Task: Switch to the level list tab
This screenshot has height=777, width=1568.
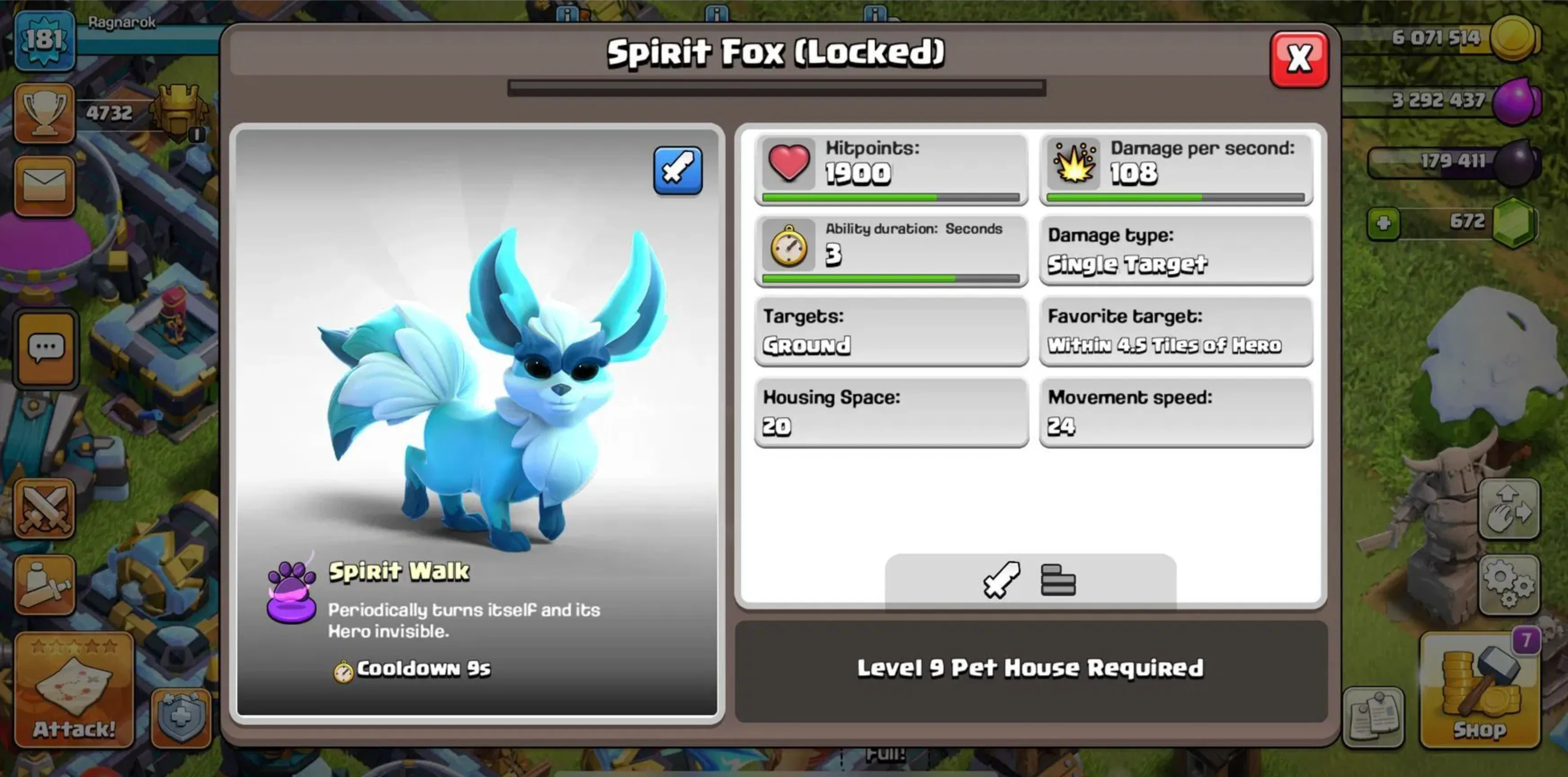Action: pyautogui.click(x=1059, y=581)
